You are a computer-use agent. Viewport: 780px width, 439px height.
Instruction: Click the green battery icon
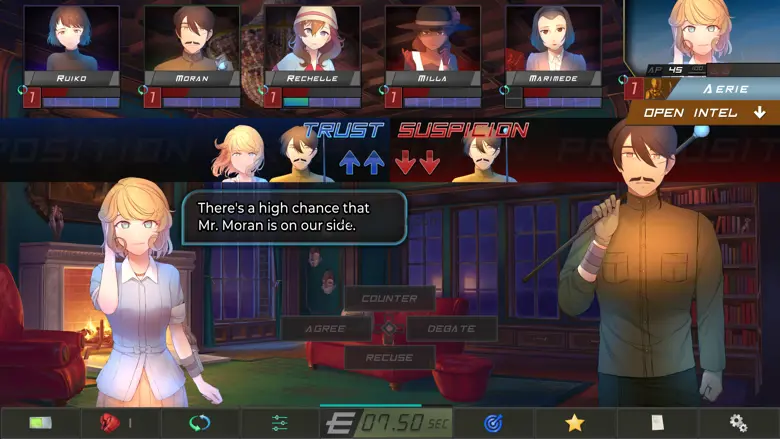(40, 423)
